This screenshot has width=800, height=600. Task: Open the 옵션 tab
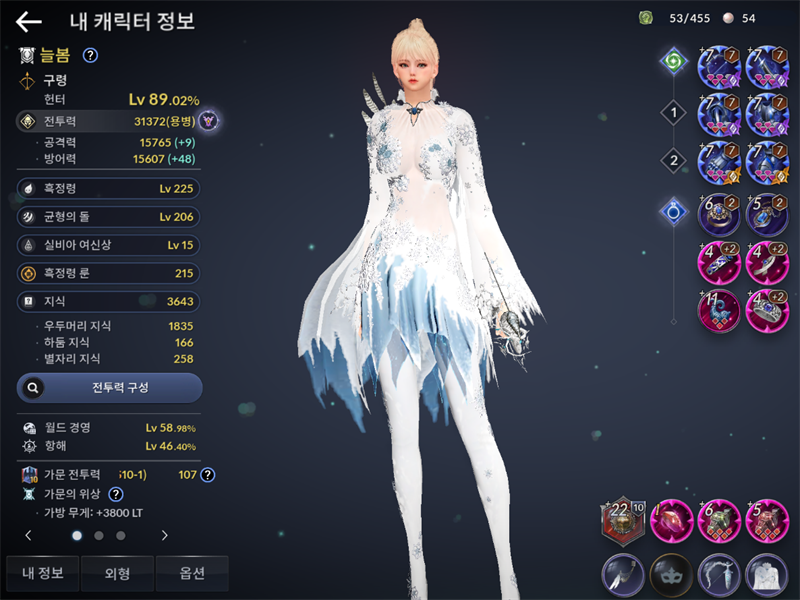pos(192,573)
